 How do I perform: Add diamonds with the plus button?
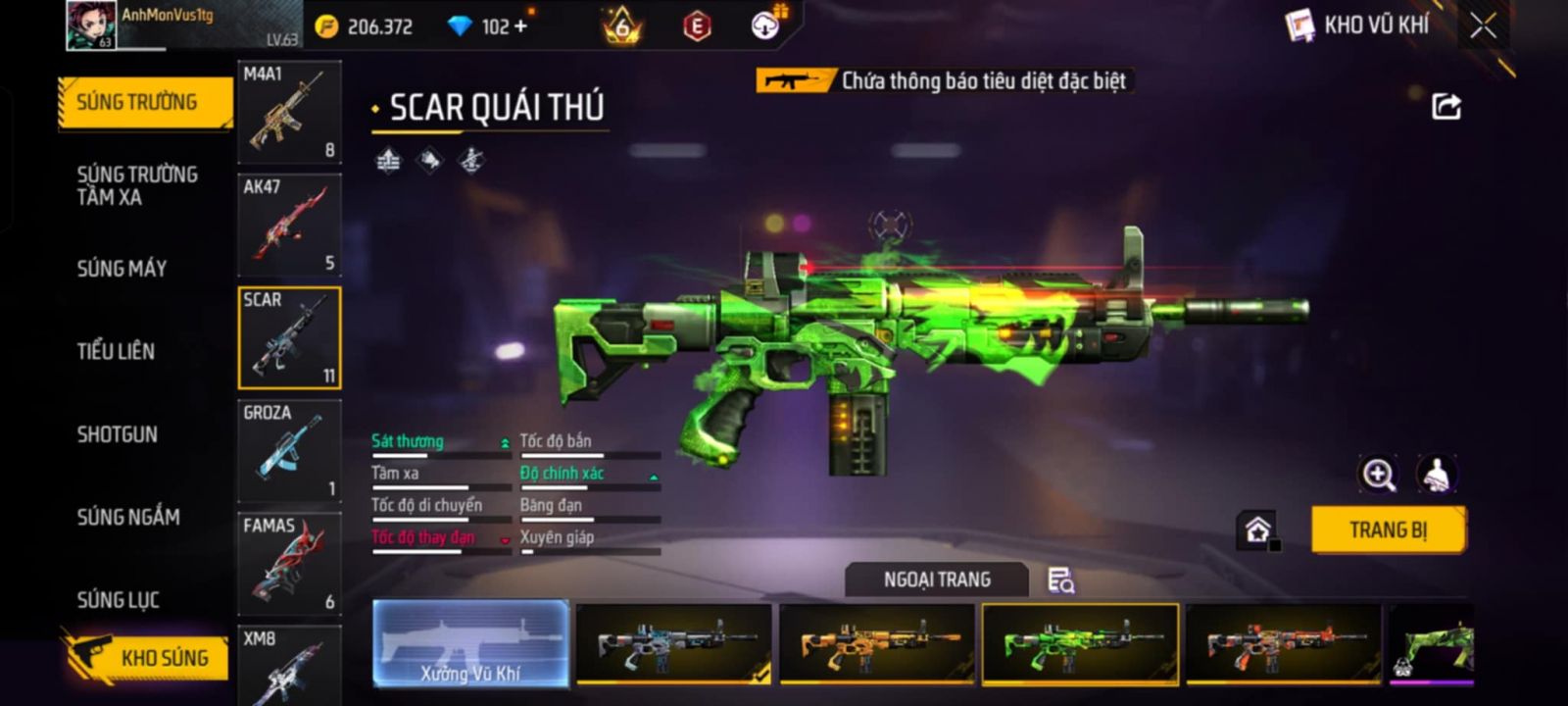(x=520, y=26)
